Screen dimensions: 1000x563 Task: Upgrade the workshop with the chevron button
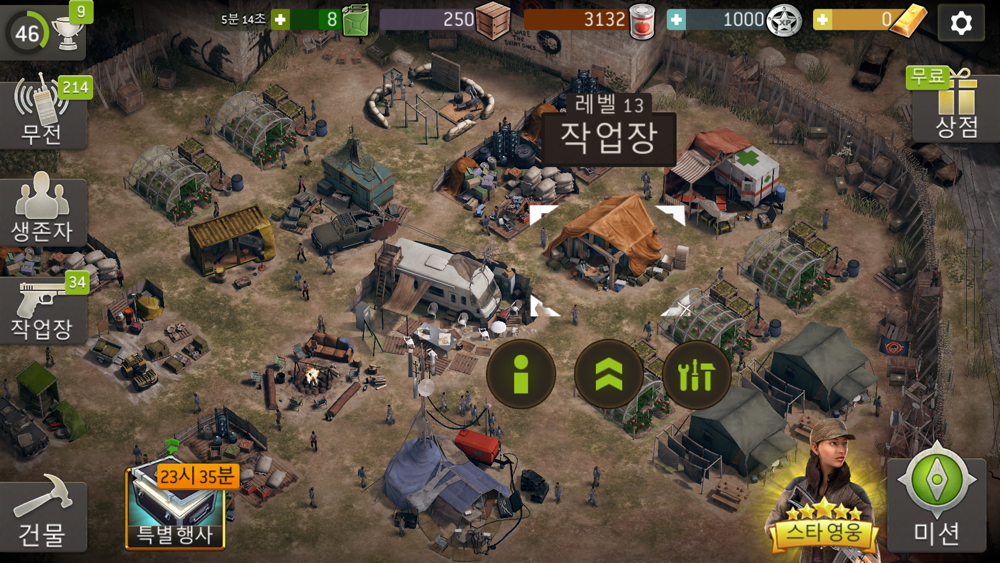point(608,374)
